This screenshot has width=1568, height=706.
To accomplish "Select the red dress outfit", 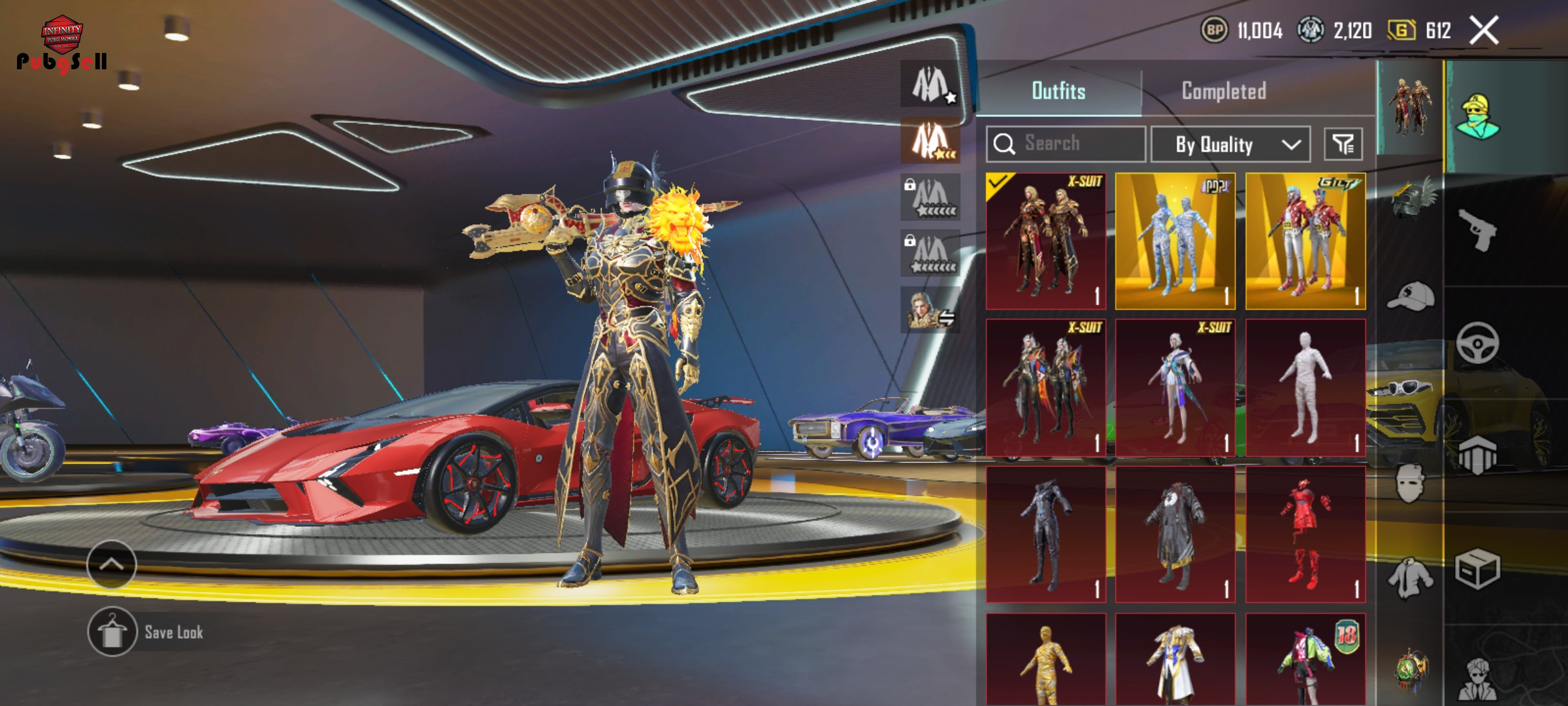I will [1305, 534].
